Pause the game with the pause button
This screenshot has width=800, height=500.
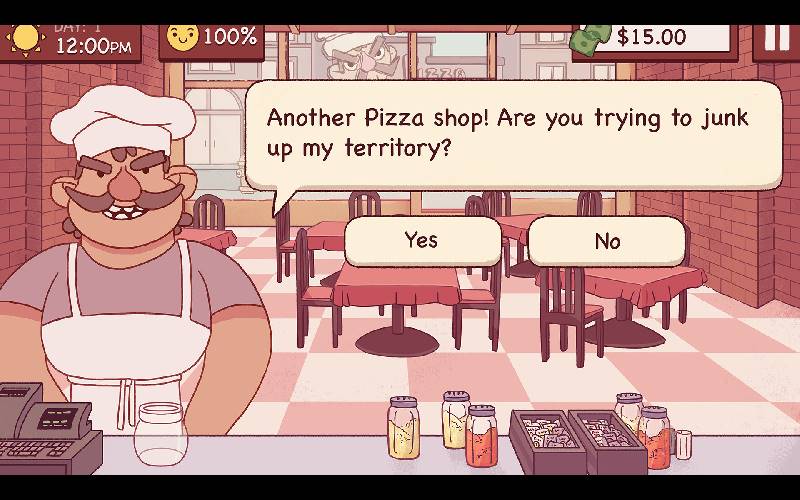tap(776, 36)
